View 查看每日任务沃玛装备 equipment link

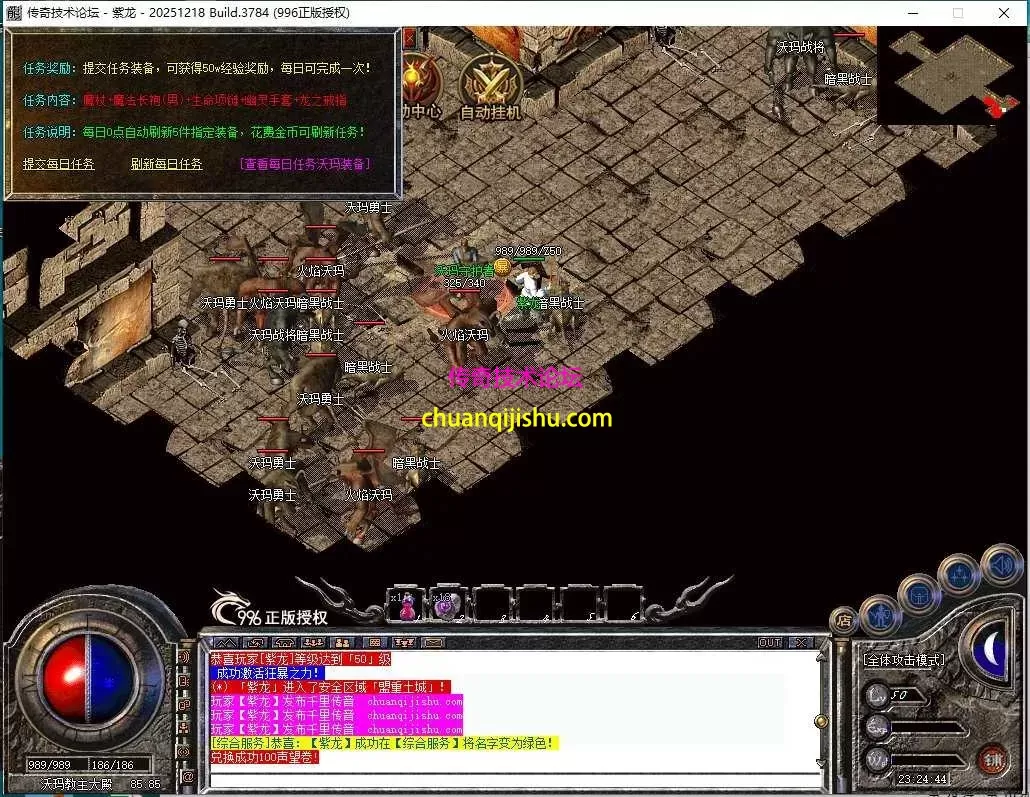[304, 164]
